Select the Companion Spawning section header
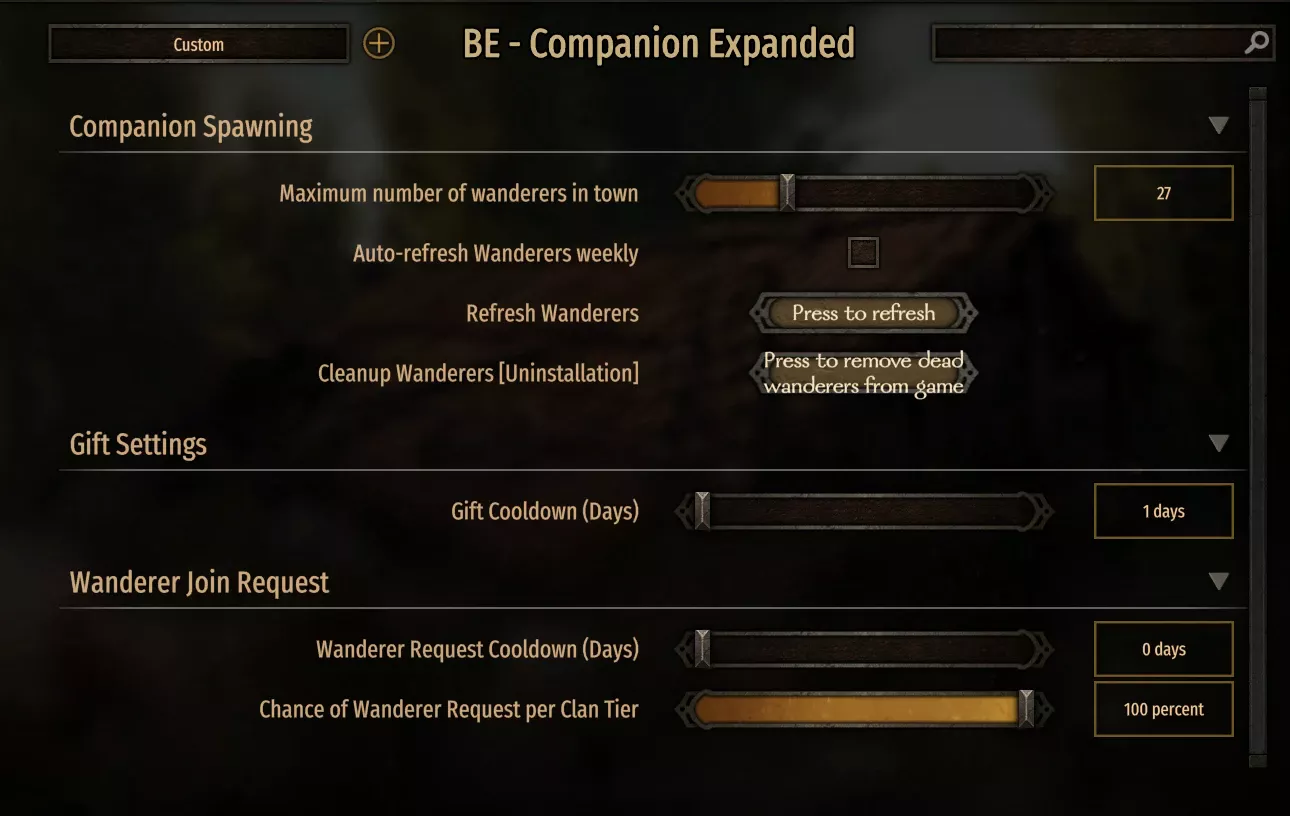1290x816 pixels. 190,126
